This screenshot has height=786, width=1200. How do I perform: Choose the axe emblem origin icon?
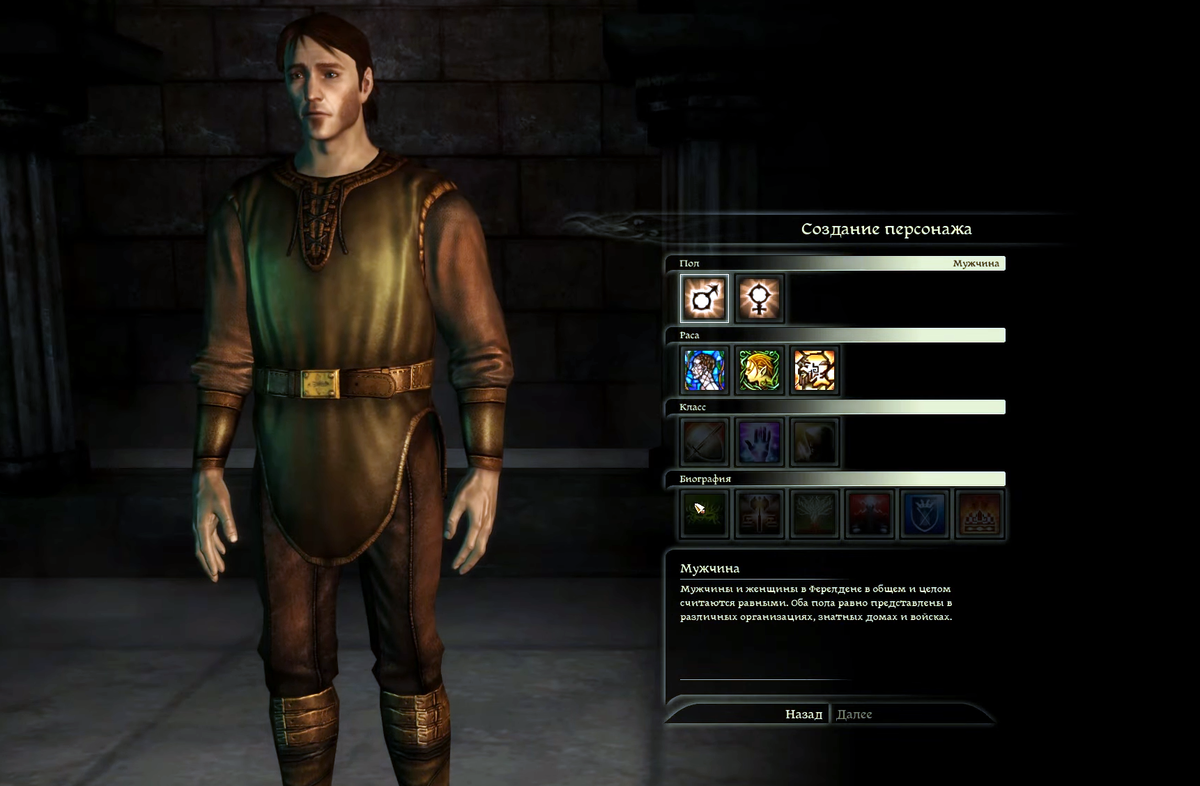pos(760,514)
